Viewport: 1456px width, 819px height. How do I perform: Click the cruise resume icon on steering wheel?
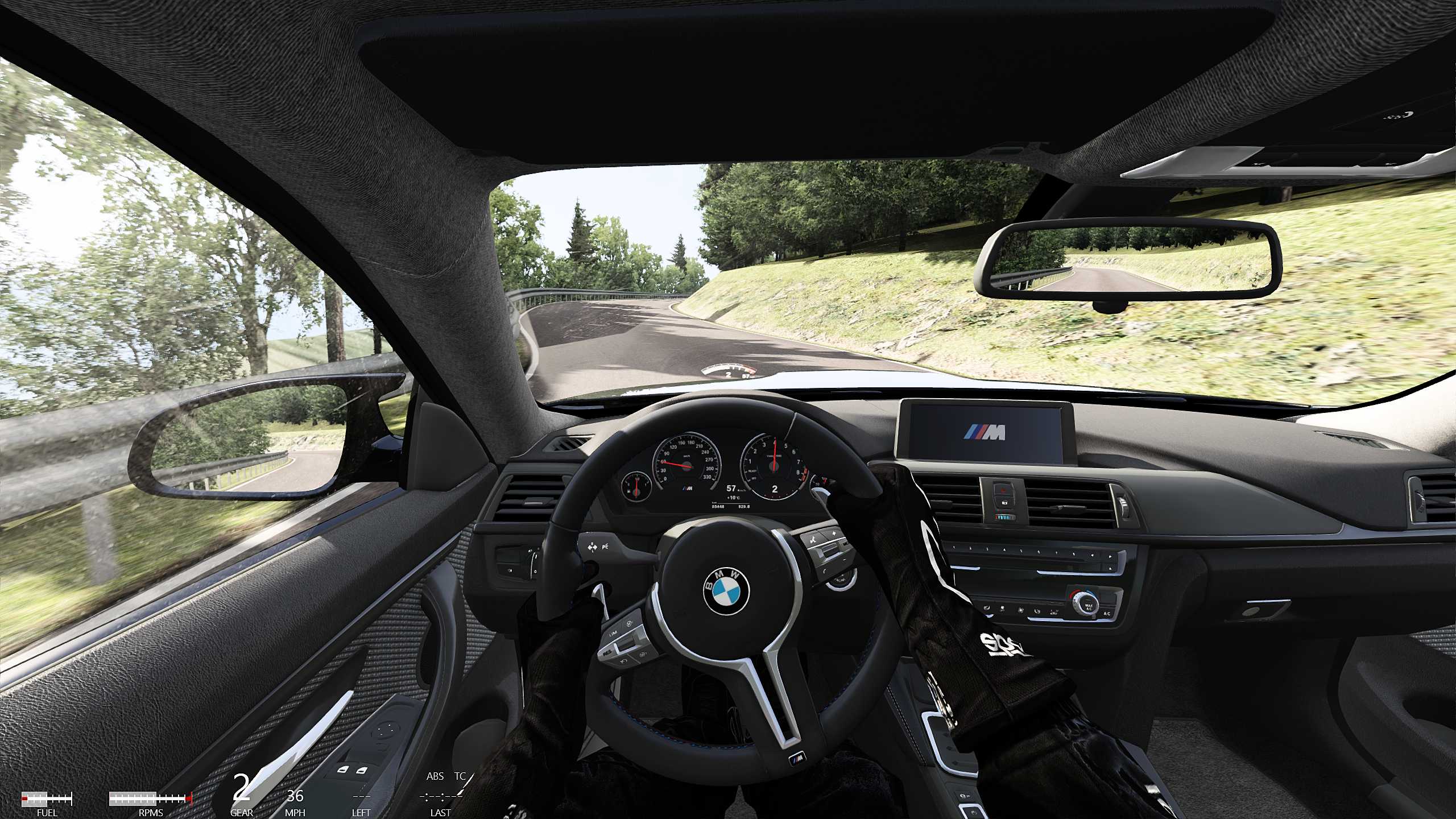(x=607, y=653)
